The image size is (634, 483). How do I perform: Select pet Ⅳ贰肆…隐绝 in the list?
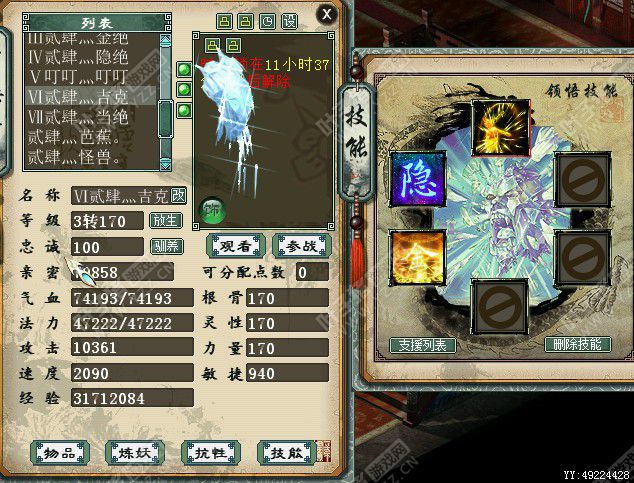coord(88,56)
